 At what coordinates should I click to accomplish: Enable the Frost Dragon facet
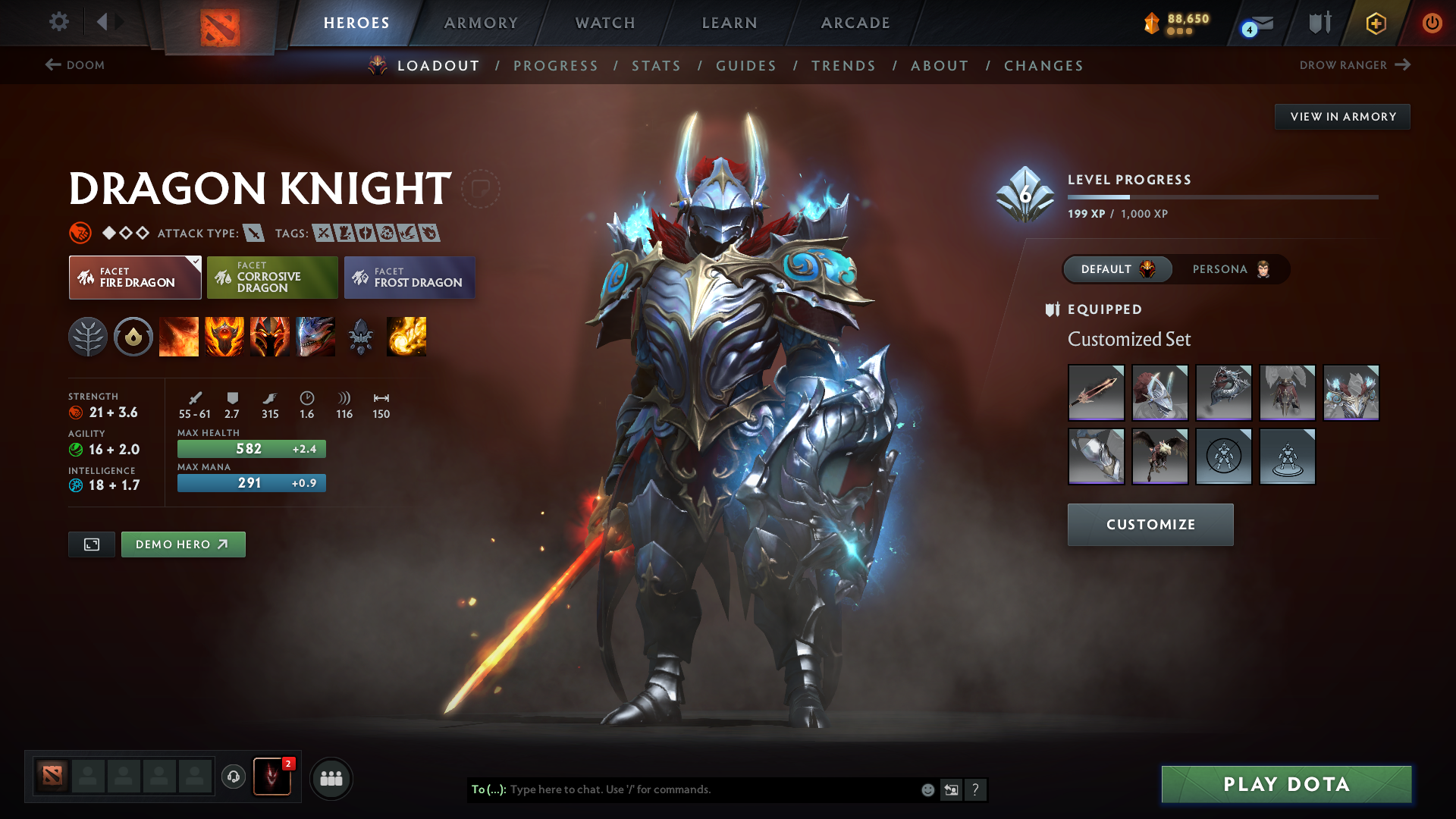pyautogui.click(x=409, y=278)
